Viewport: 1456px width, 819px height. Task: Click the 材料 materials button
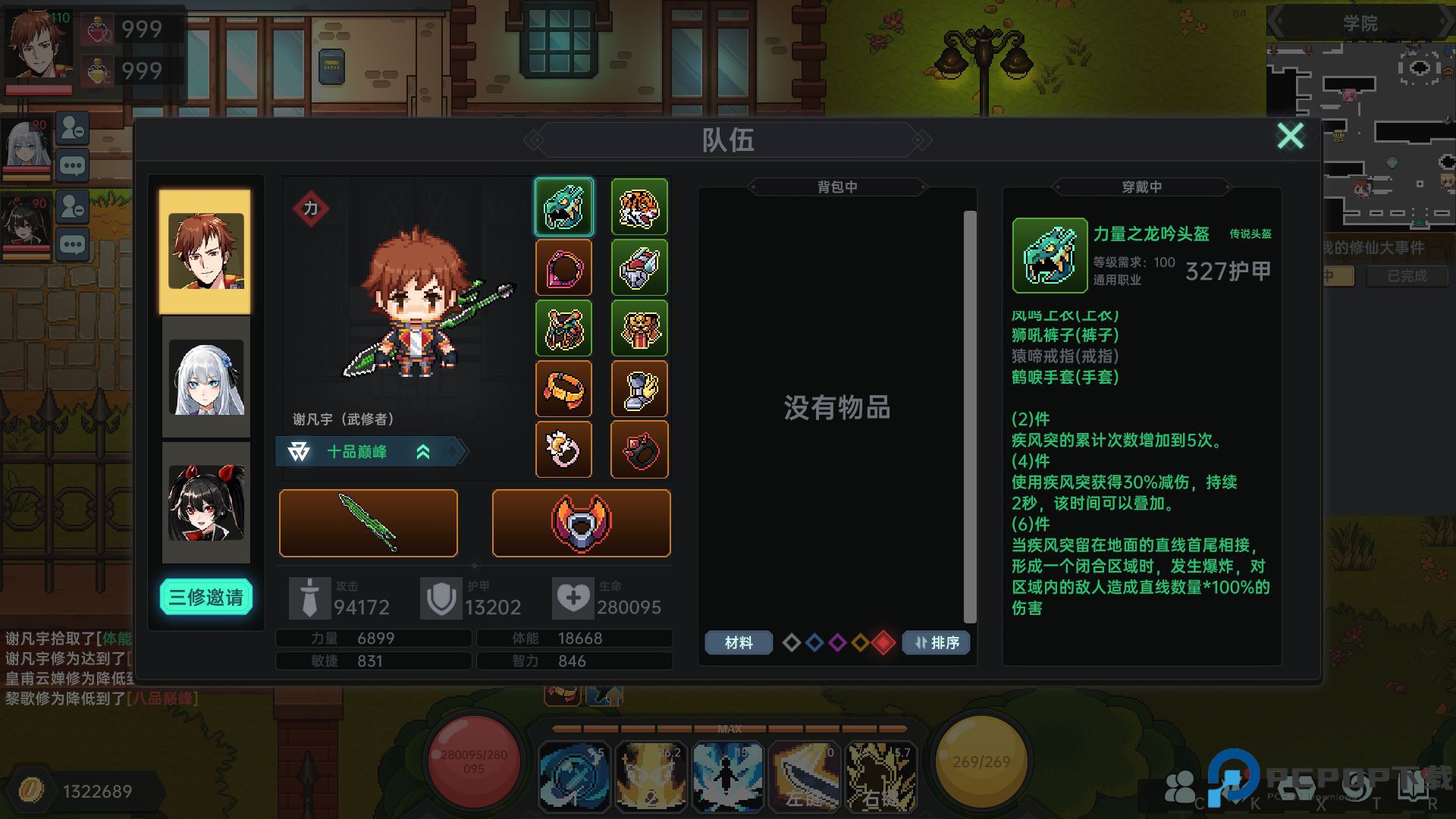coord(737,642)
